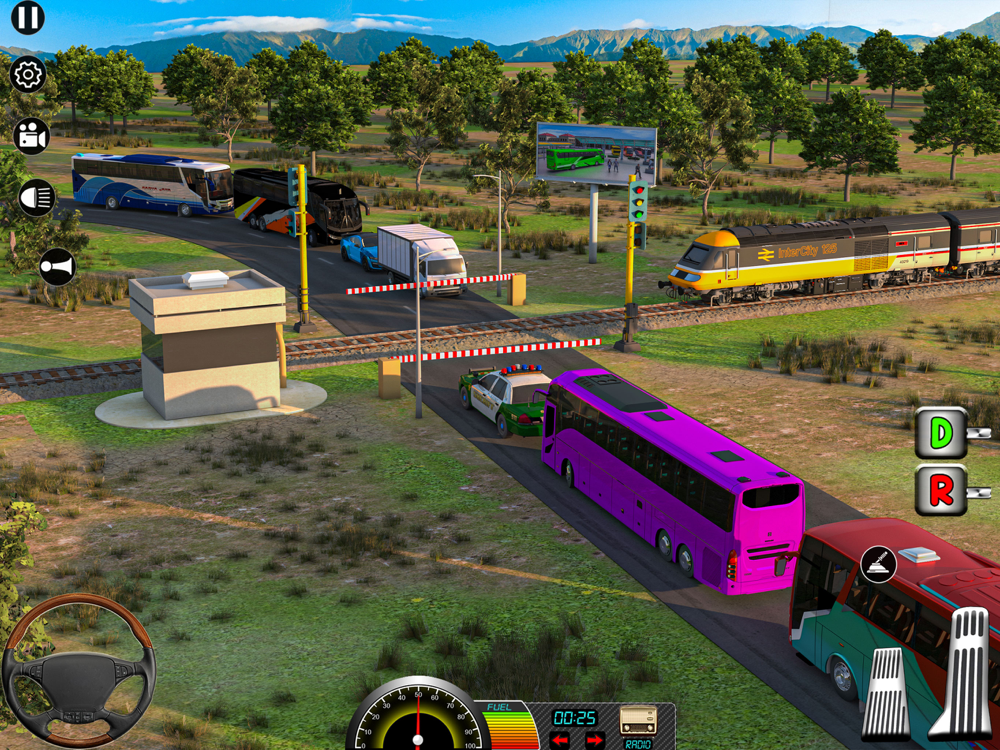Activate the right turn arrow indicator
The width and height of the screenshot is (1000, 750).
point(594,740)
